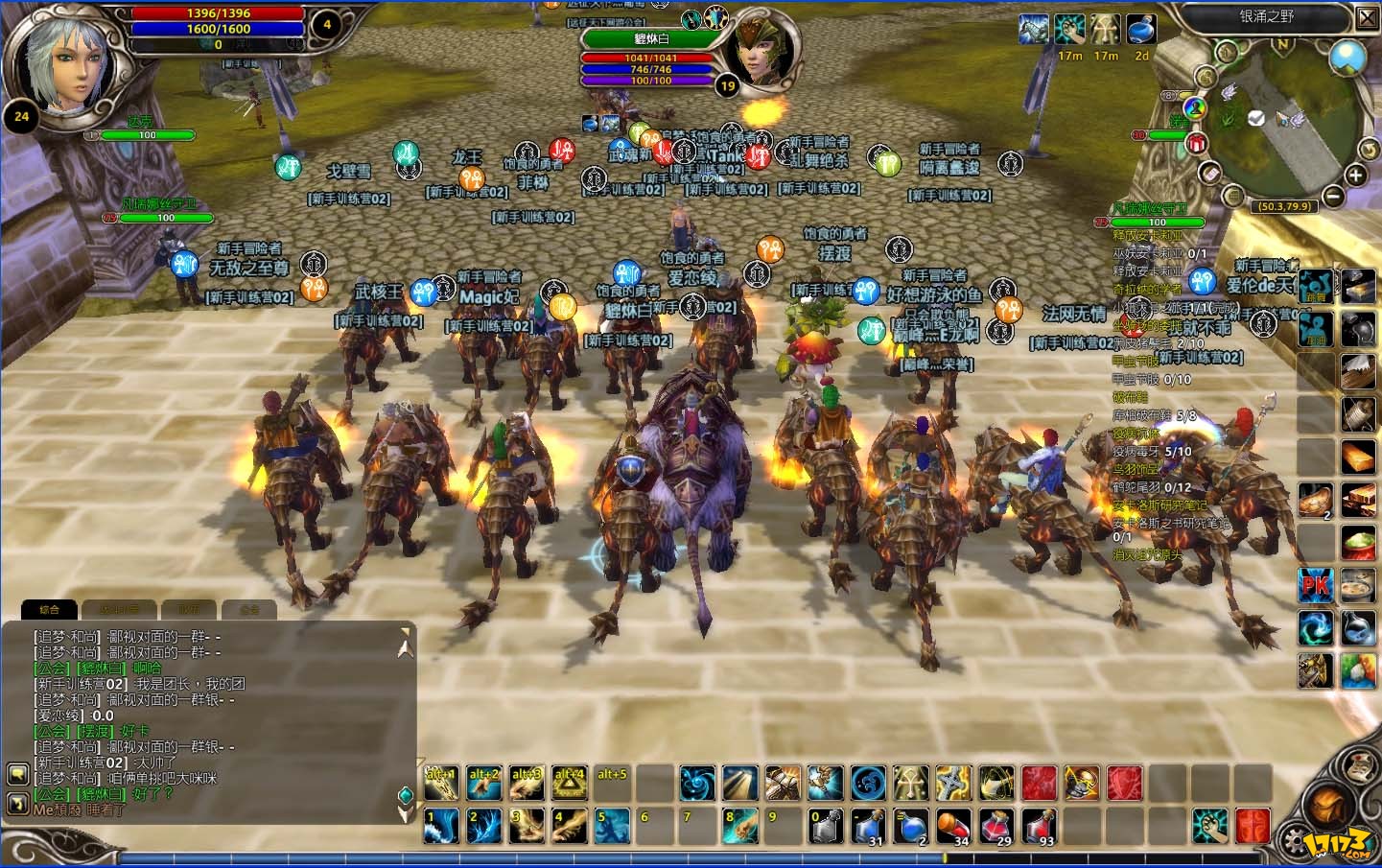This screenshot has width=1382, height=868.
Task: Cast the golden ankh skill on the upper hotbar
Action: click(910, 784)
